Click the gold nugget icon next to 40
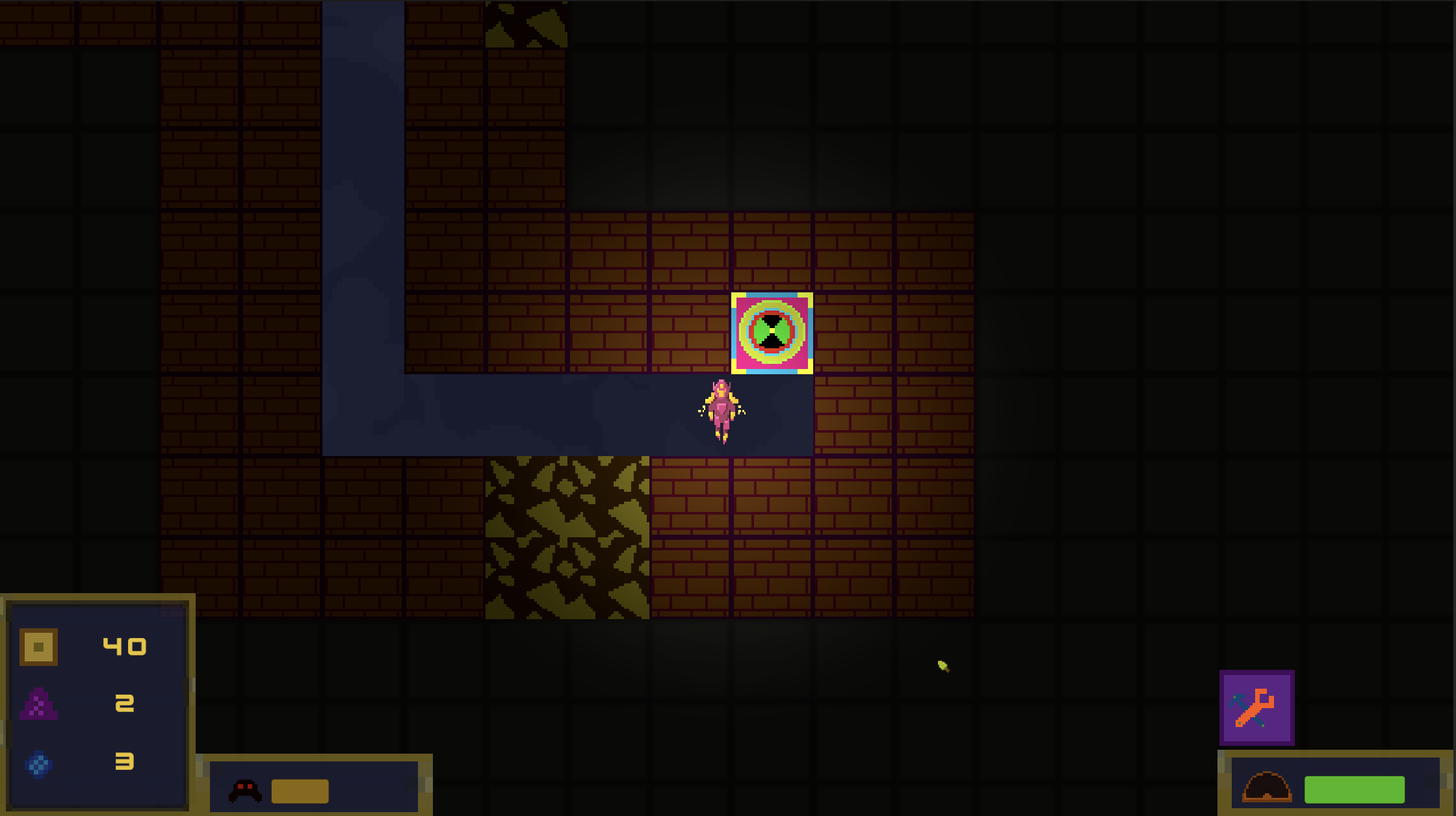1456x816 pixels. pos(37,646)
